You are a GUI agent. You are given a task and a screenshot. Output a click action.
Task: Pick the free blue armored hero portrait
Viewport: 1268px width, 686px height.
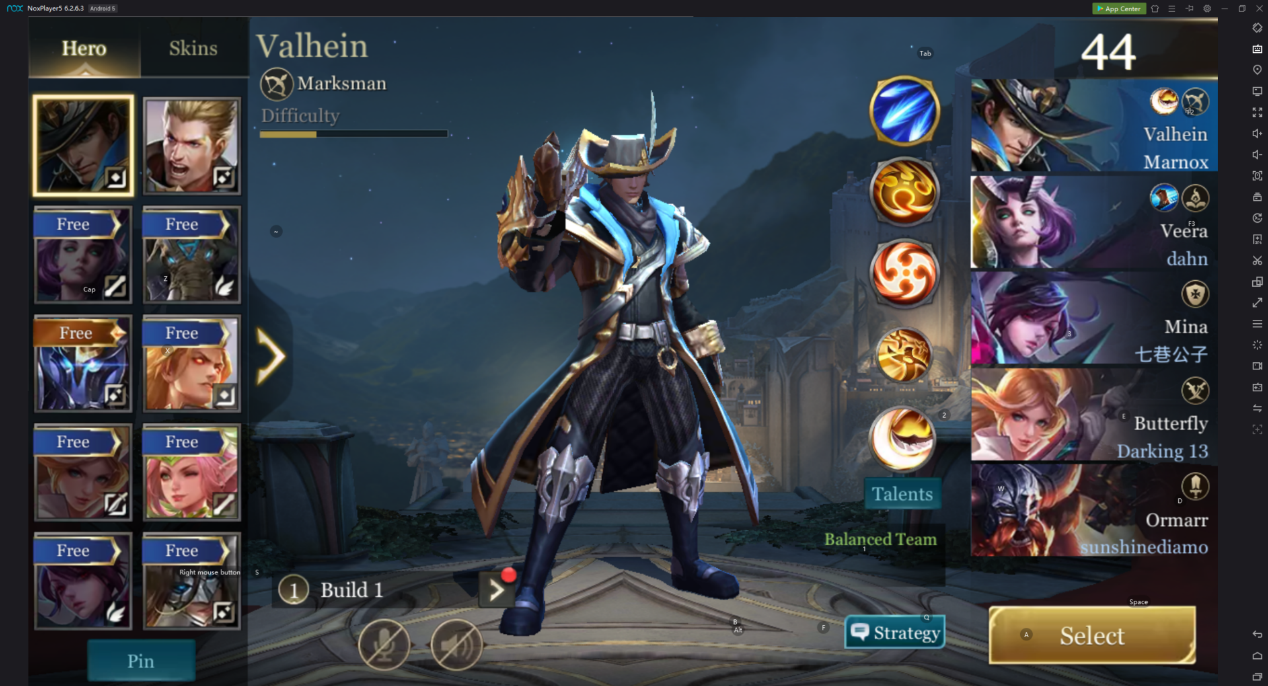click(x=83, y=363)
